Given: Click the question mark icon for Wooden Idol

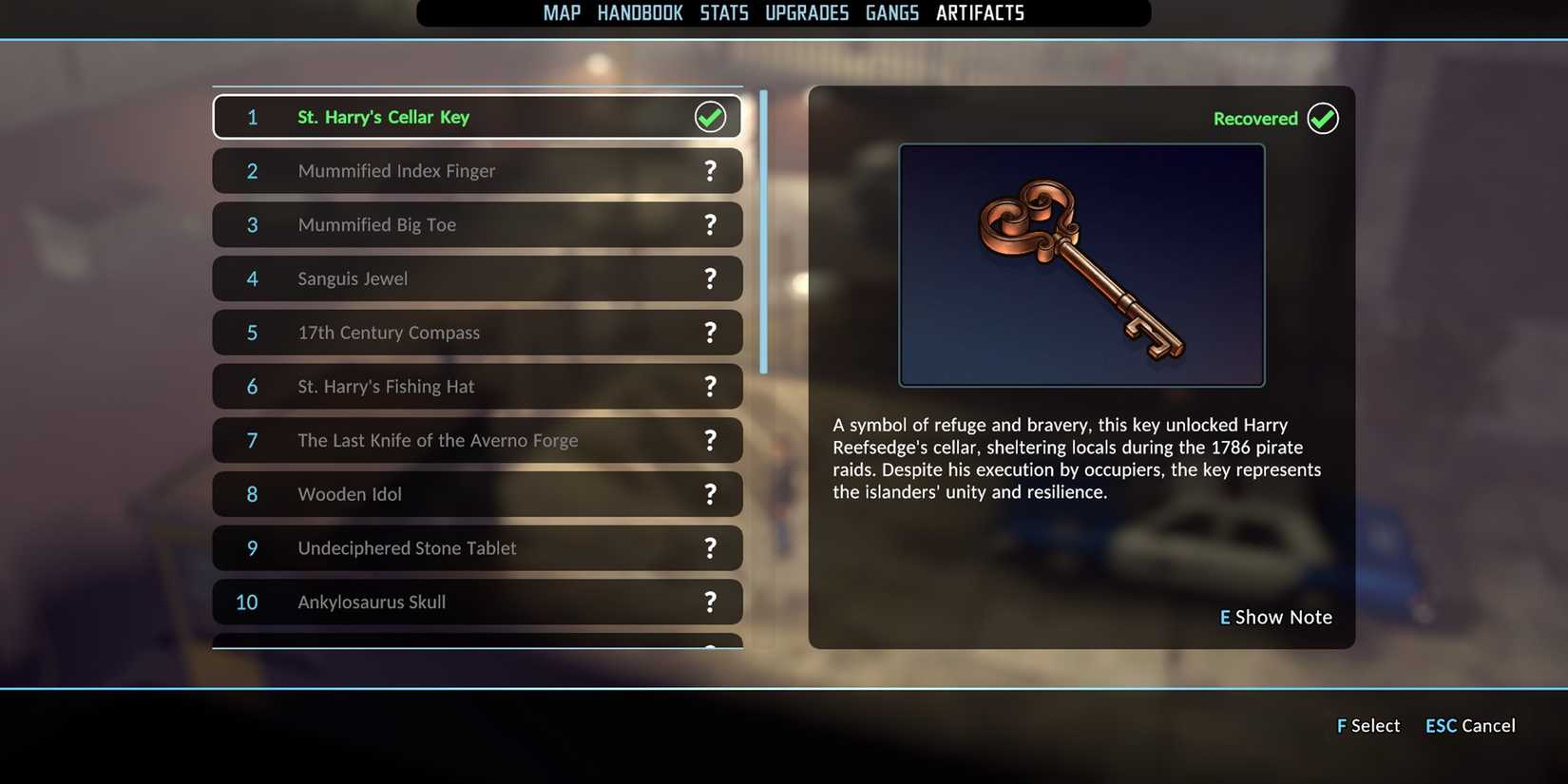Looking at the screenshot, I should pyautogui.click(x=709, y=494).
